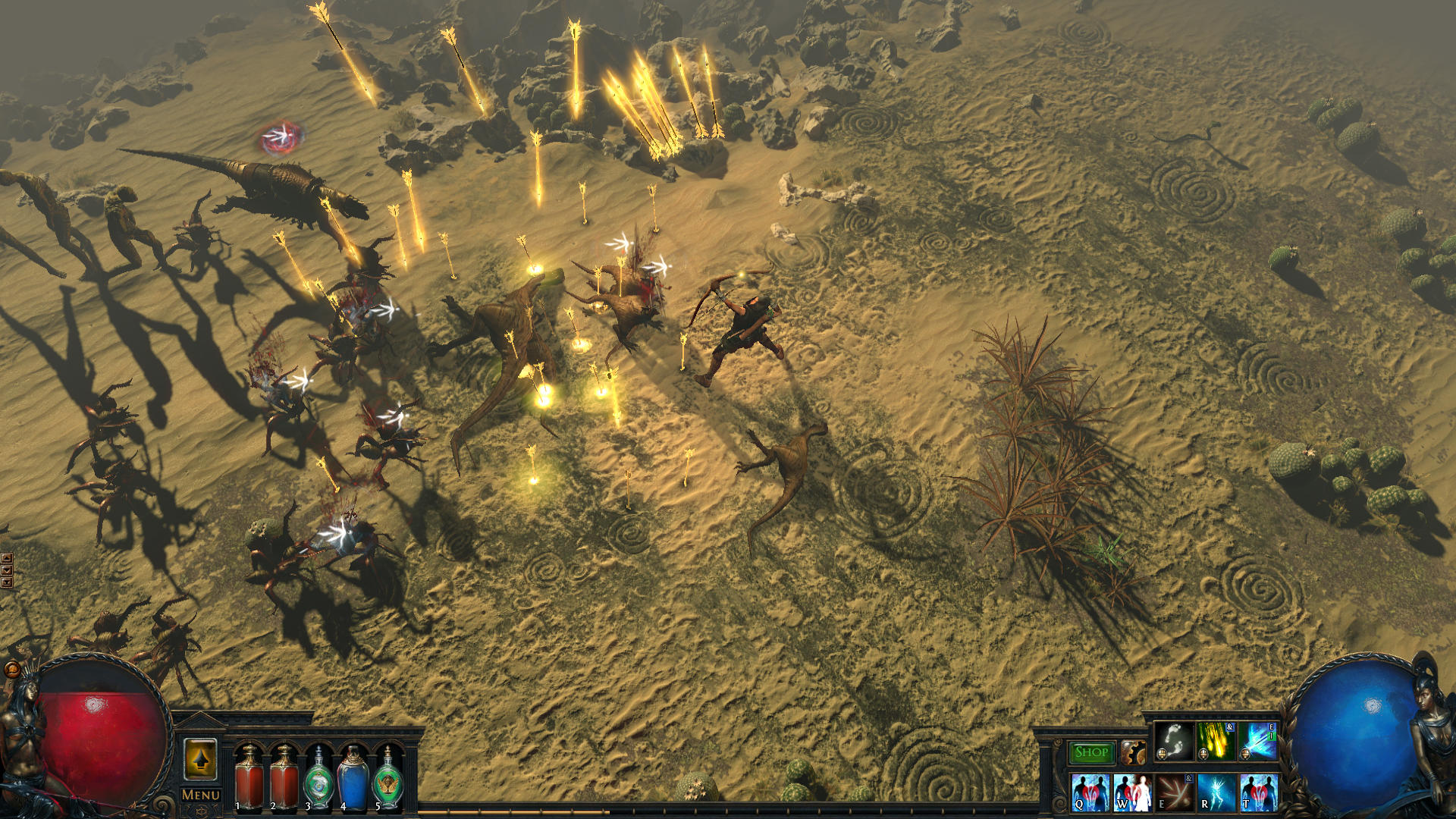Toggle the '&' badge on the yellow arrow skill
Viewport: 1456px width, 819px height.
tap(1229, 726)
